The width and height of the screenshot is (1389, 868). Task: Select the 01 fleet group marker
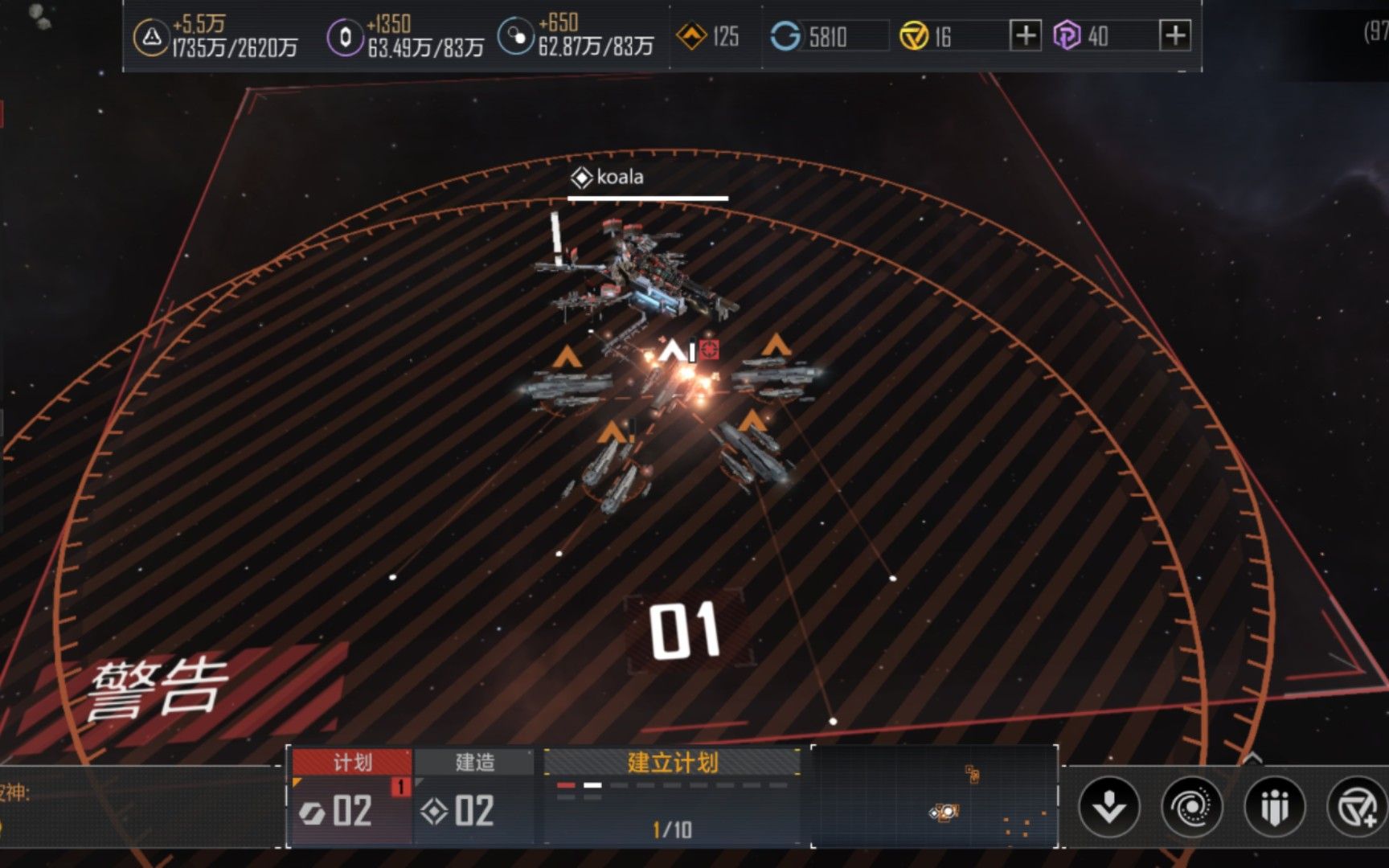click(685, 631)
